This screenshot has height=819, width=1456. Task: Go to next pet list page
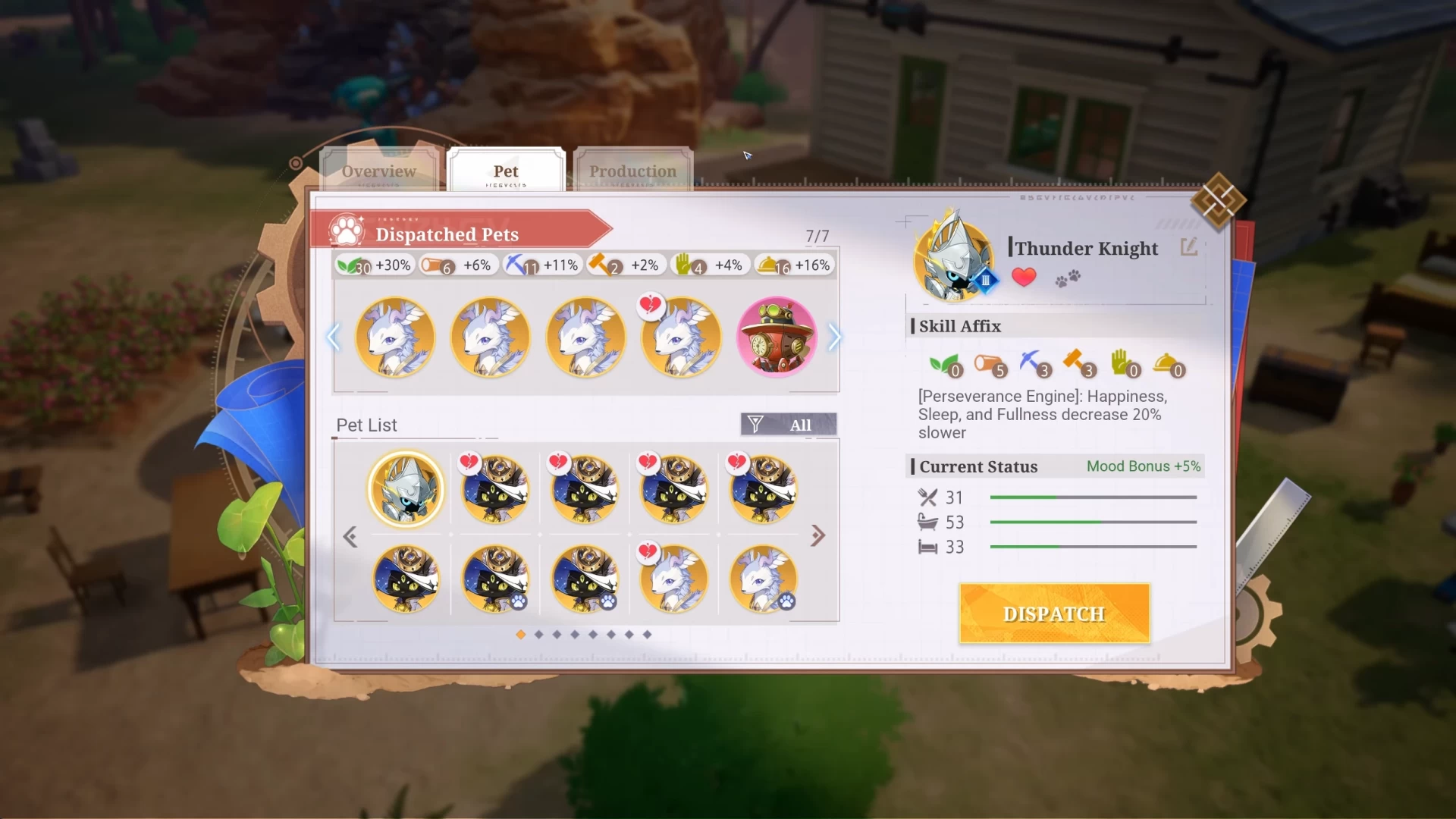(817, 536)
